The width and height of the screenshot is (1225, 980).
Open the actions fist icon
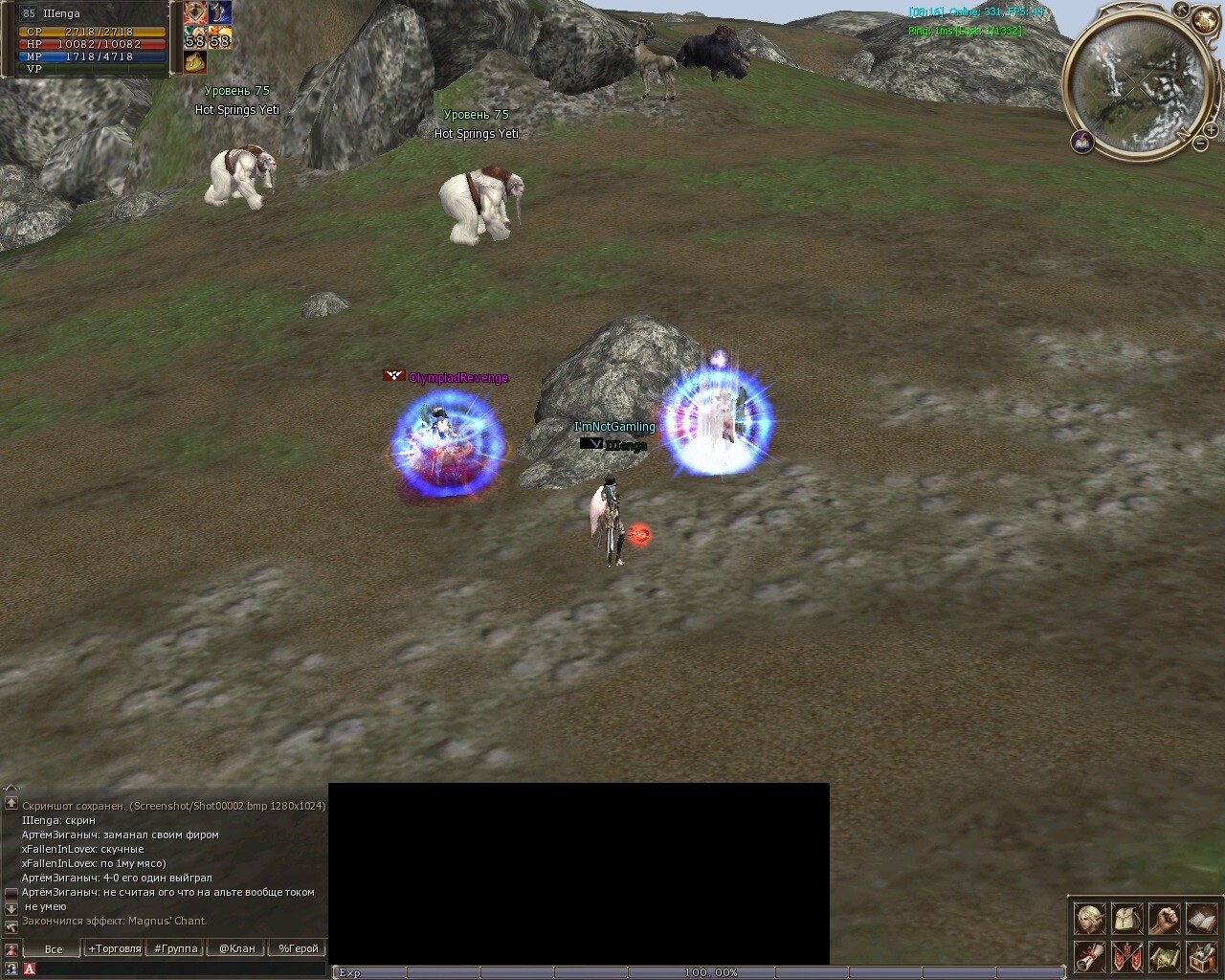pyautogui.click(x=1164, y=920)
